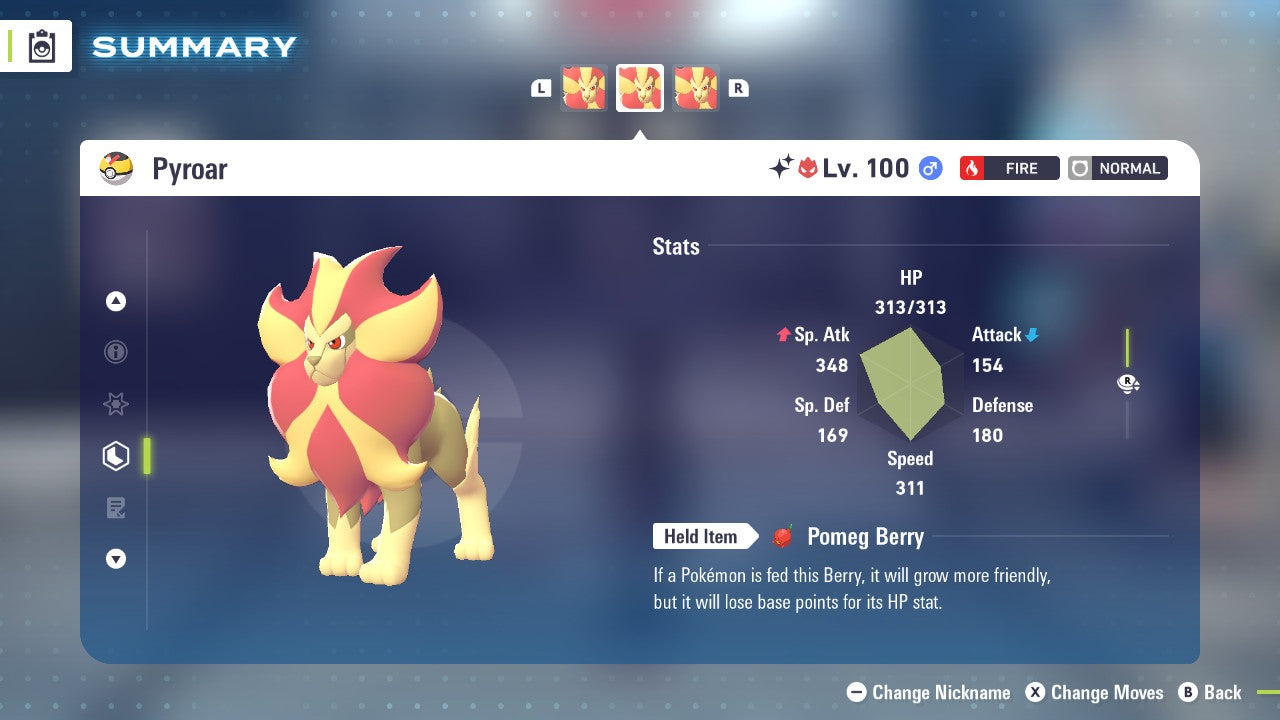
Task: Click the Summary clipboard icon top left
Action: 41,46
